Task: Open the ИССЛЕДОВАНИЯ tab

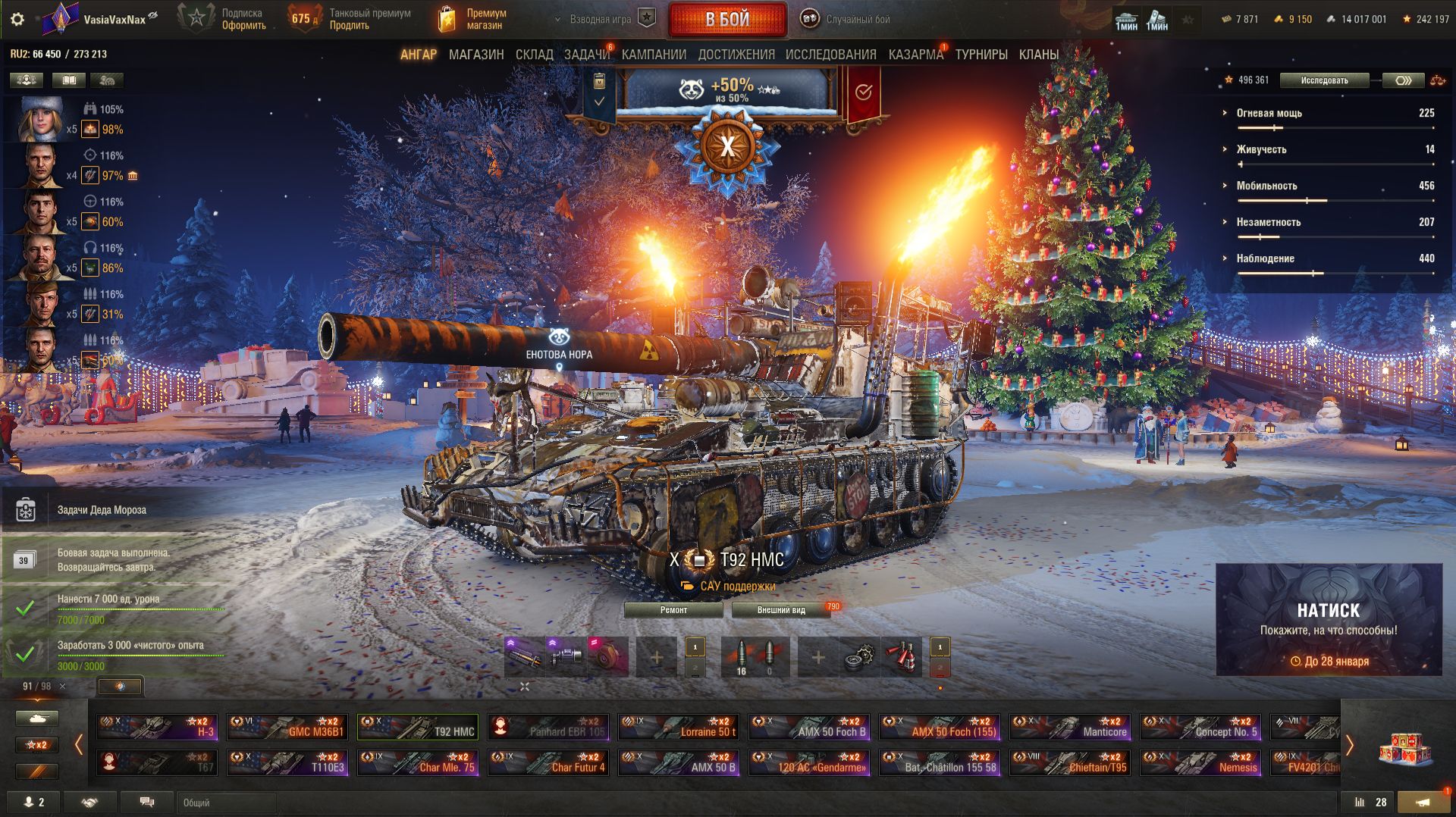Action: [830, 55]
